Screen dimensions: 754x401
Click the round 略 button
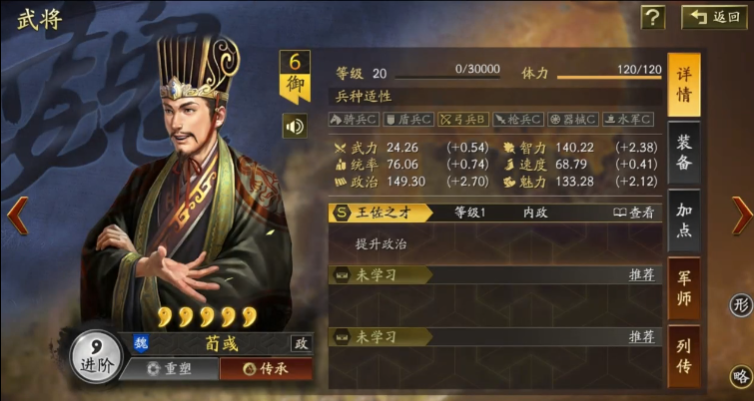point(741,376)
